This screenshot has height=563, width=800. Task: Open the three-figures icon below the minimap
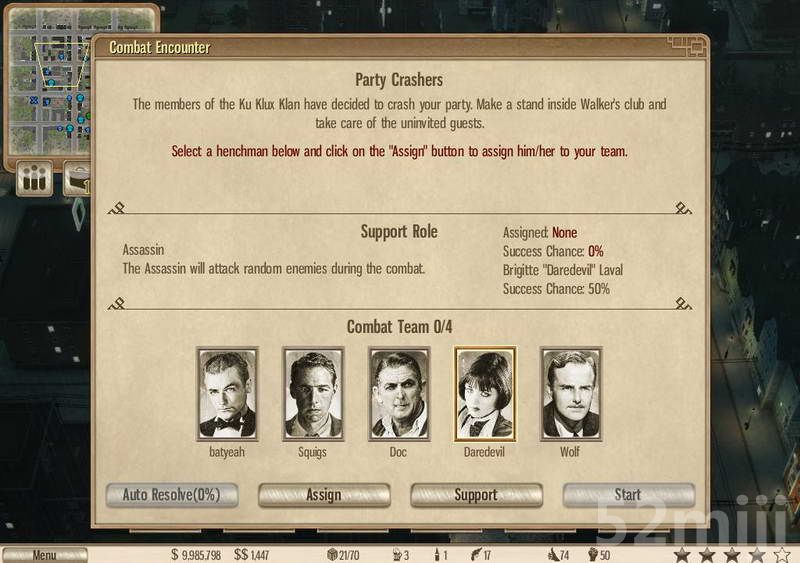[x=36, y=180]
